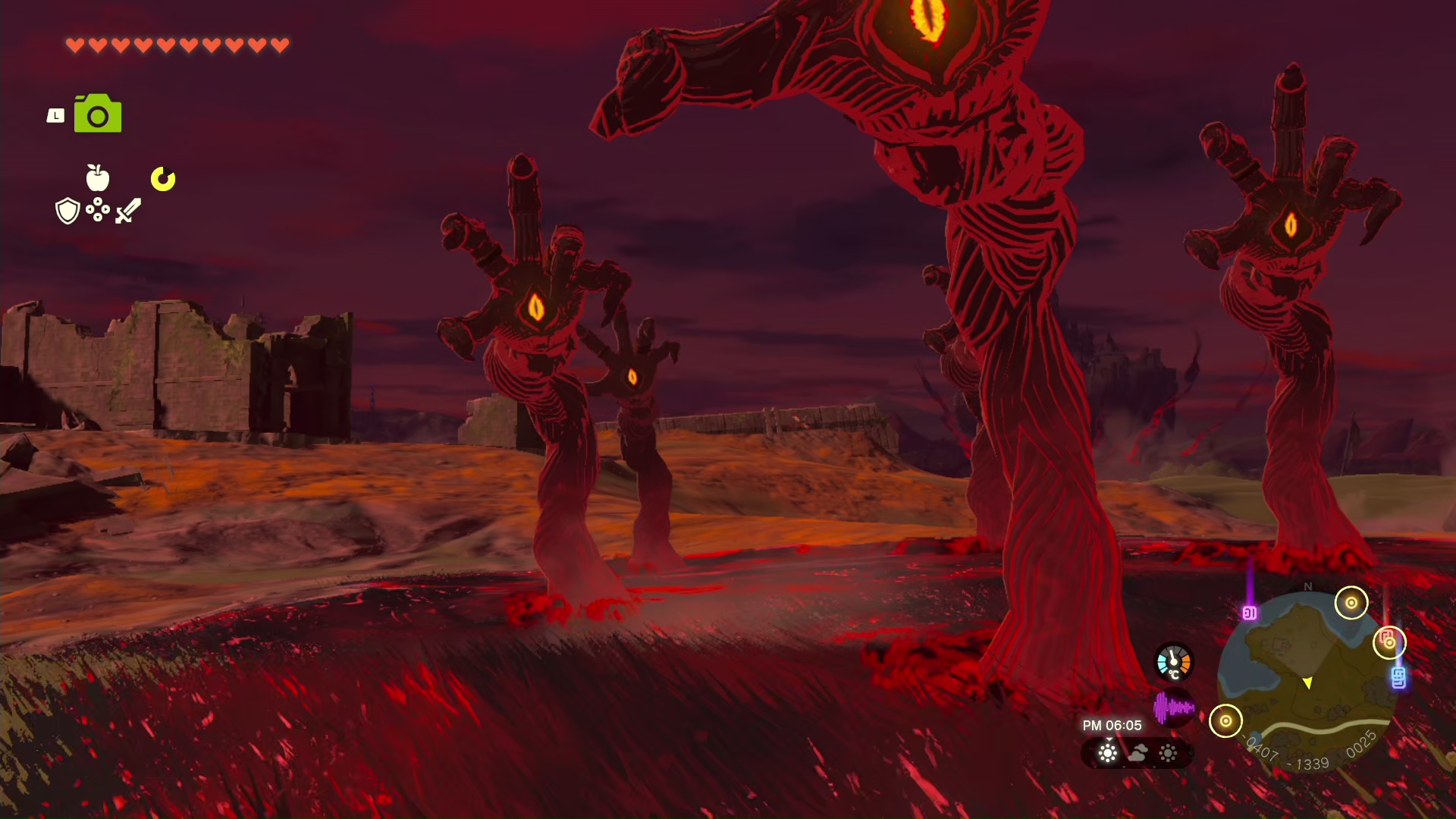
Task: Open the sword weapon quick-select icon
Action: click(x=128, y=210)
